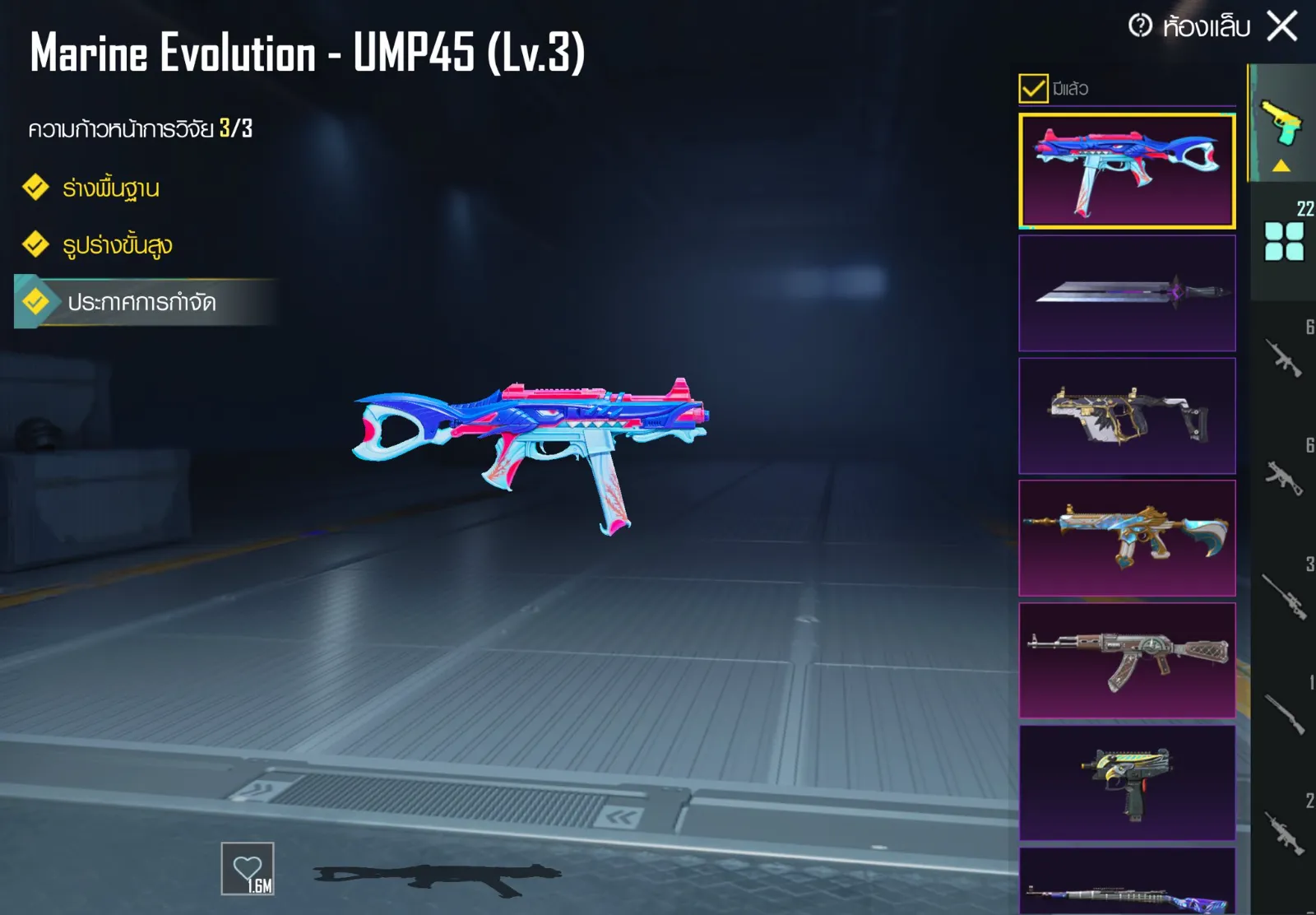Choose the dark blade melee skin thumbnail

pyautogui.click(x=1127, y=293)
